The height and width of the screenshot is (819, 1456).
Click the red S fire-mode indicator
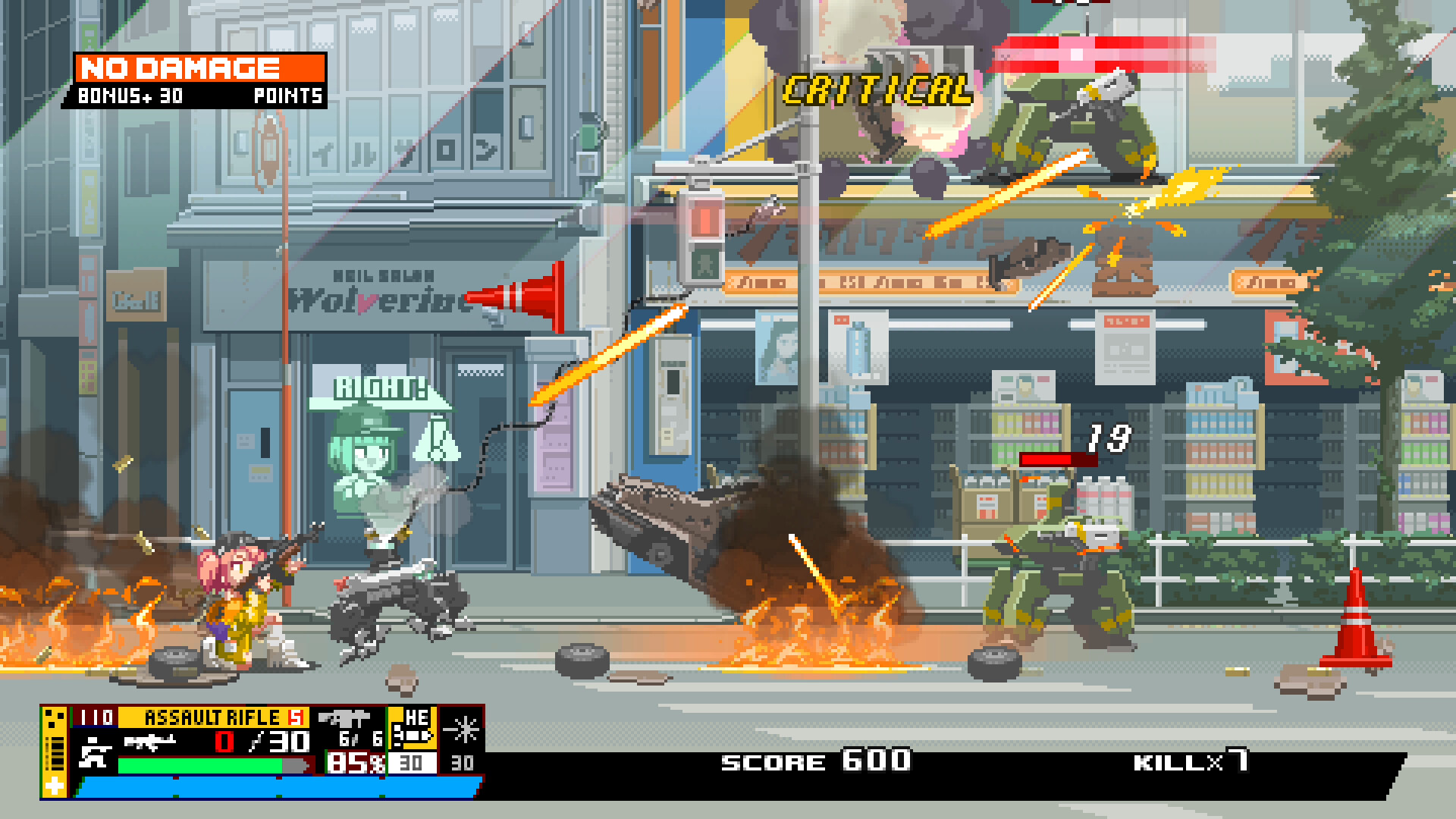297,716
